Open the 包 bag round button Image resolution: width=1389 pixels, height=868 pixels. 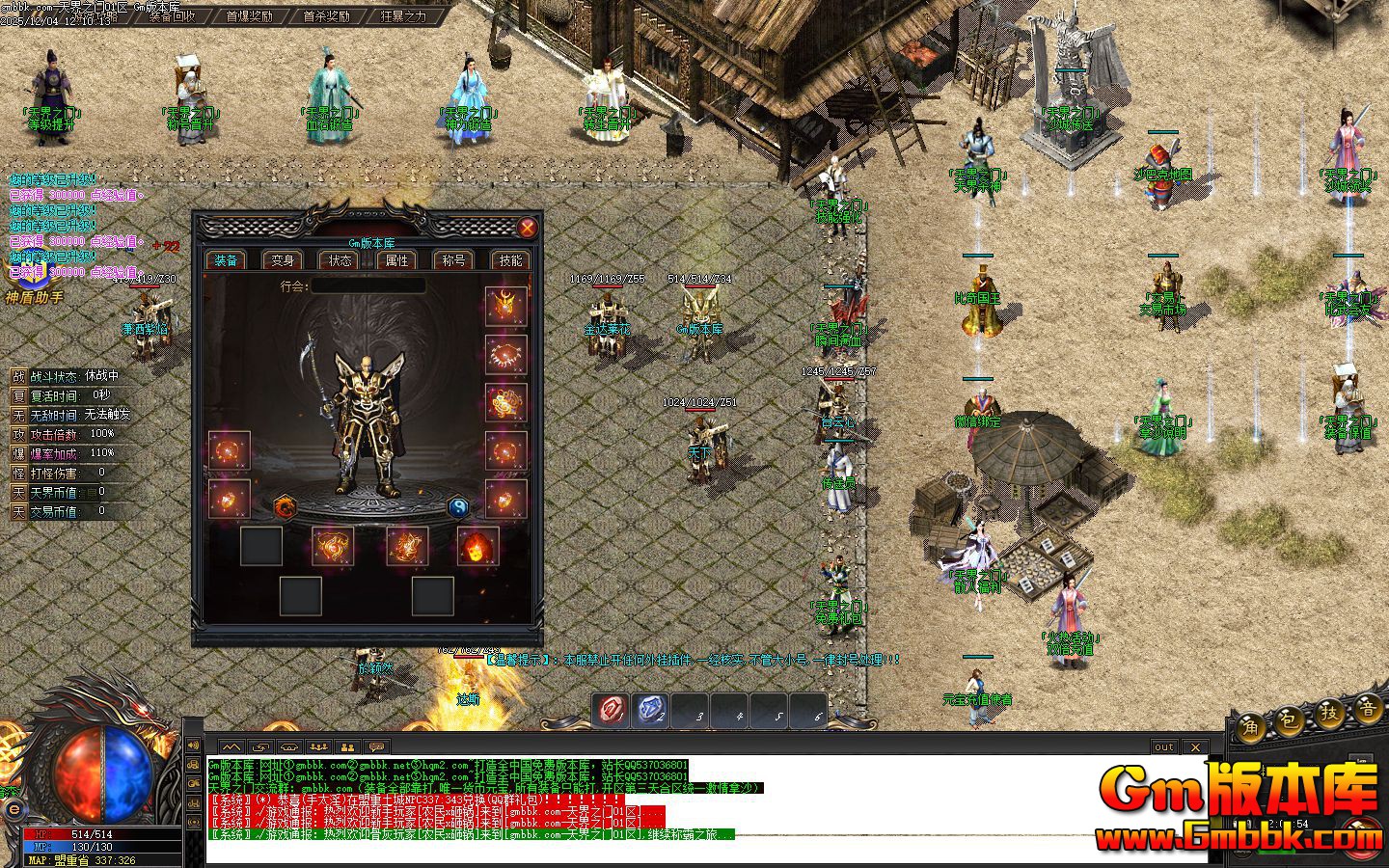click(1291, 720)
